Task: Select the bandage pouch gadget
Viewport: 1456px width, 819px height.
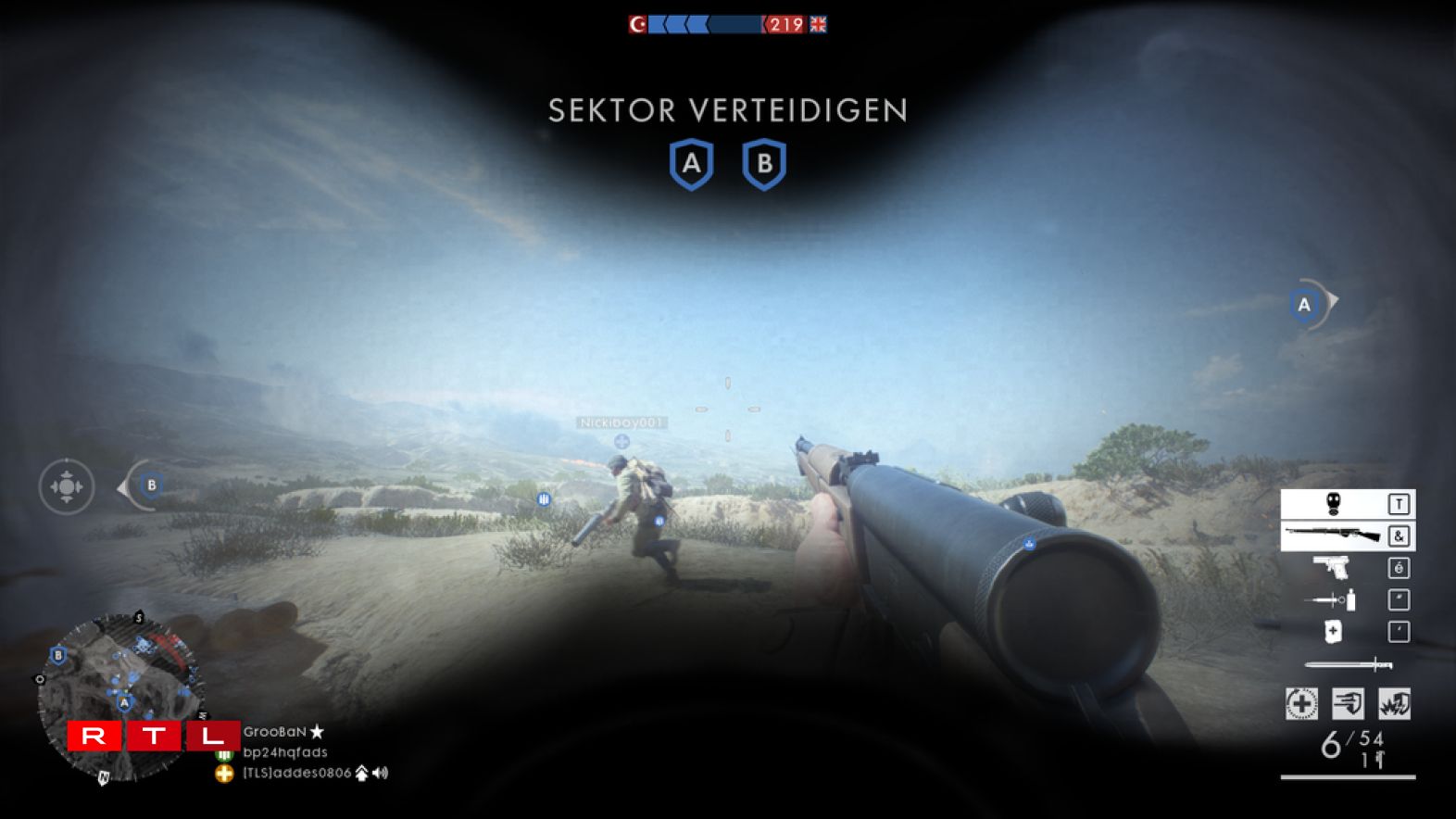Action: pyautogui.click(x=1333, y=632)
